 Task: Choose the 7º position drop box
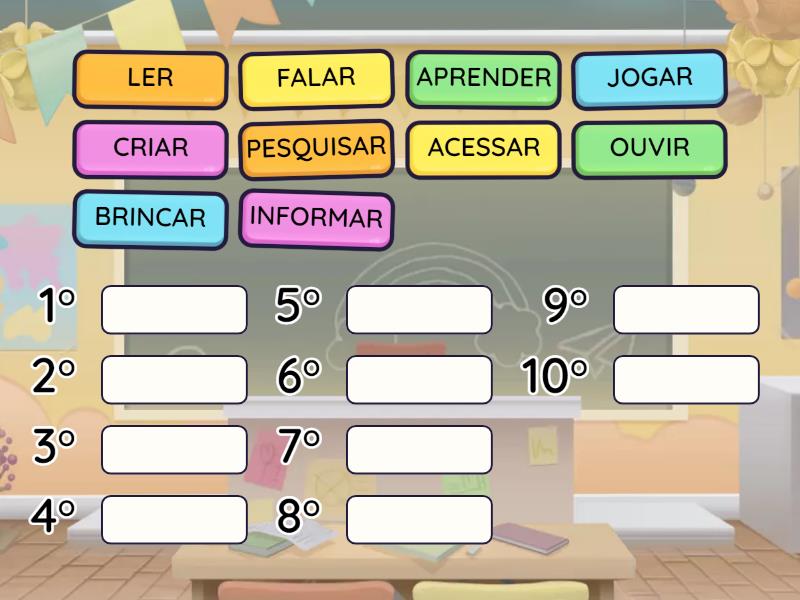pyautogui.click(x=419, y=449)
